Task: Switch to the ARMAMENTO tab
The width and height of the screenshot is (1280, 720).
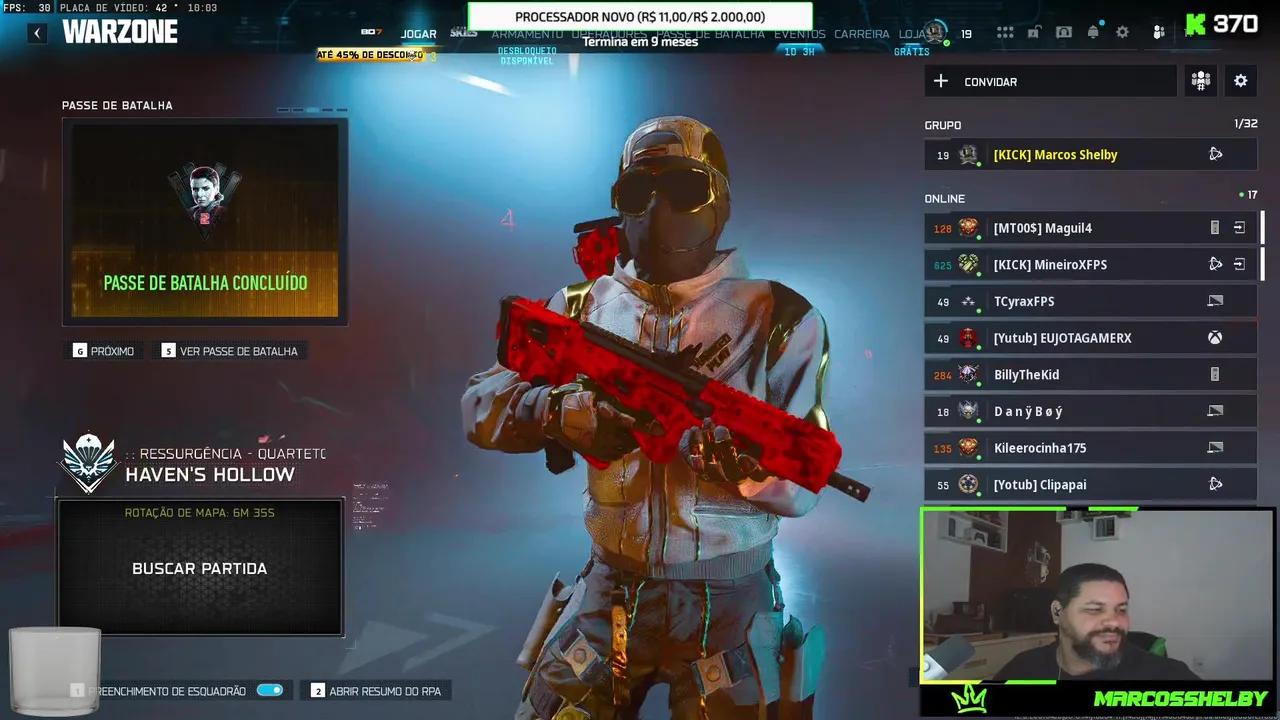Action: (x=527, y=33)
